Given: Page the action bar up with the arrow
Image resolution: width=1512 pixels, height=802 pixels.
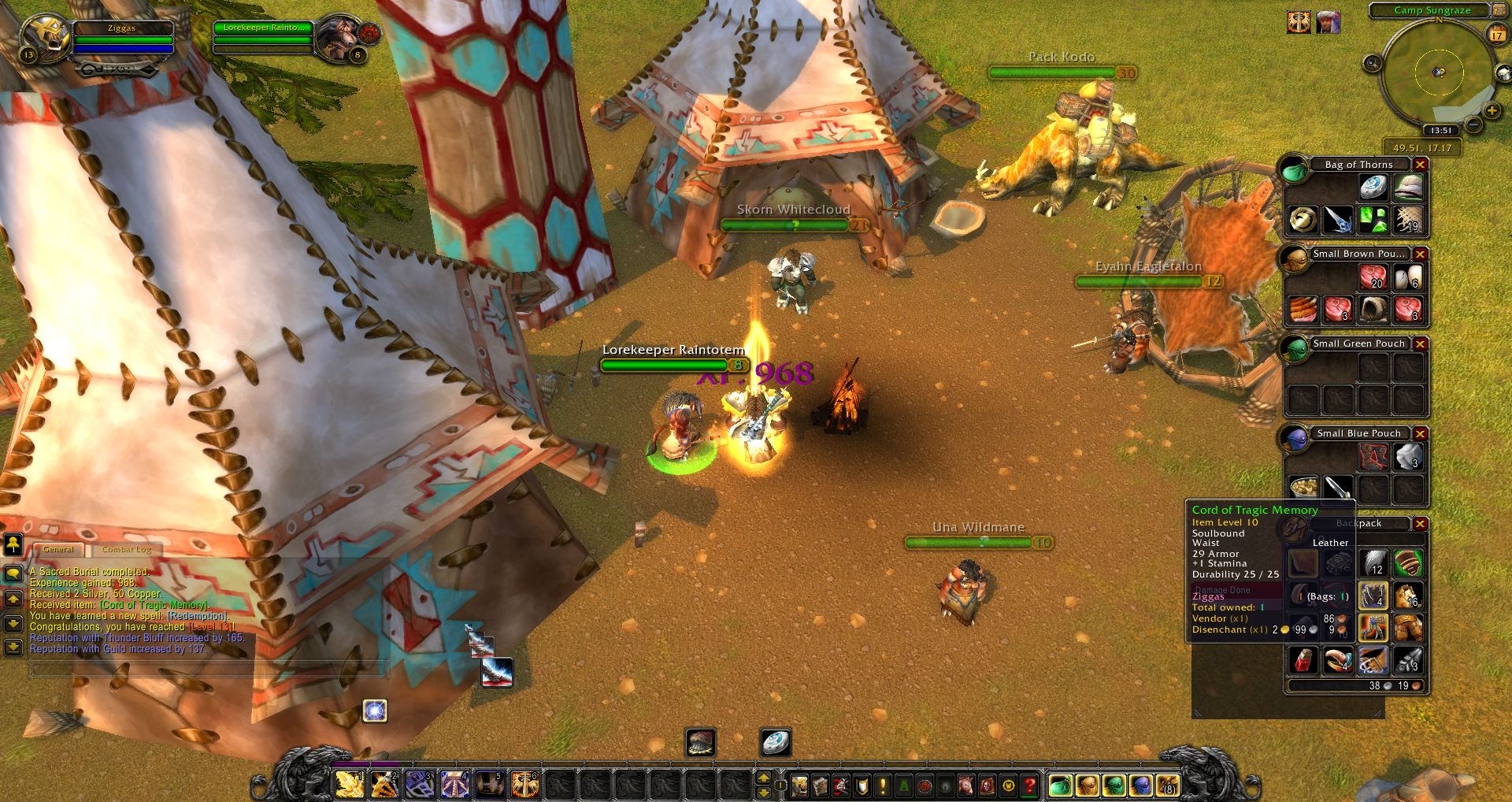Looking at the screenshot, I should coord(763,778).
